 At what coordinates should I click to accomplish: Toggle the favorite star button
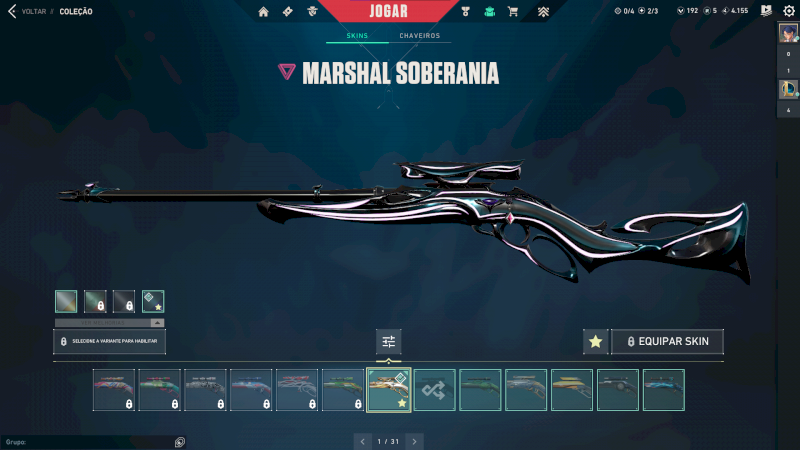(x=595, y=342)
